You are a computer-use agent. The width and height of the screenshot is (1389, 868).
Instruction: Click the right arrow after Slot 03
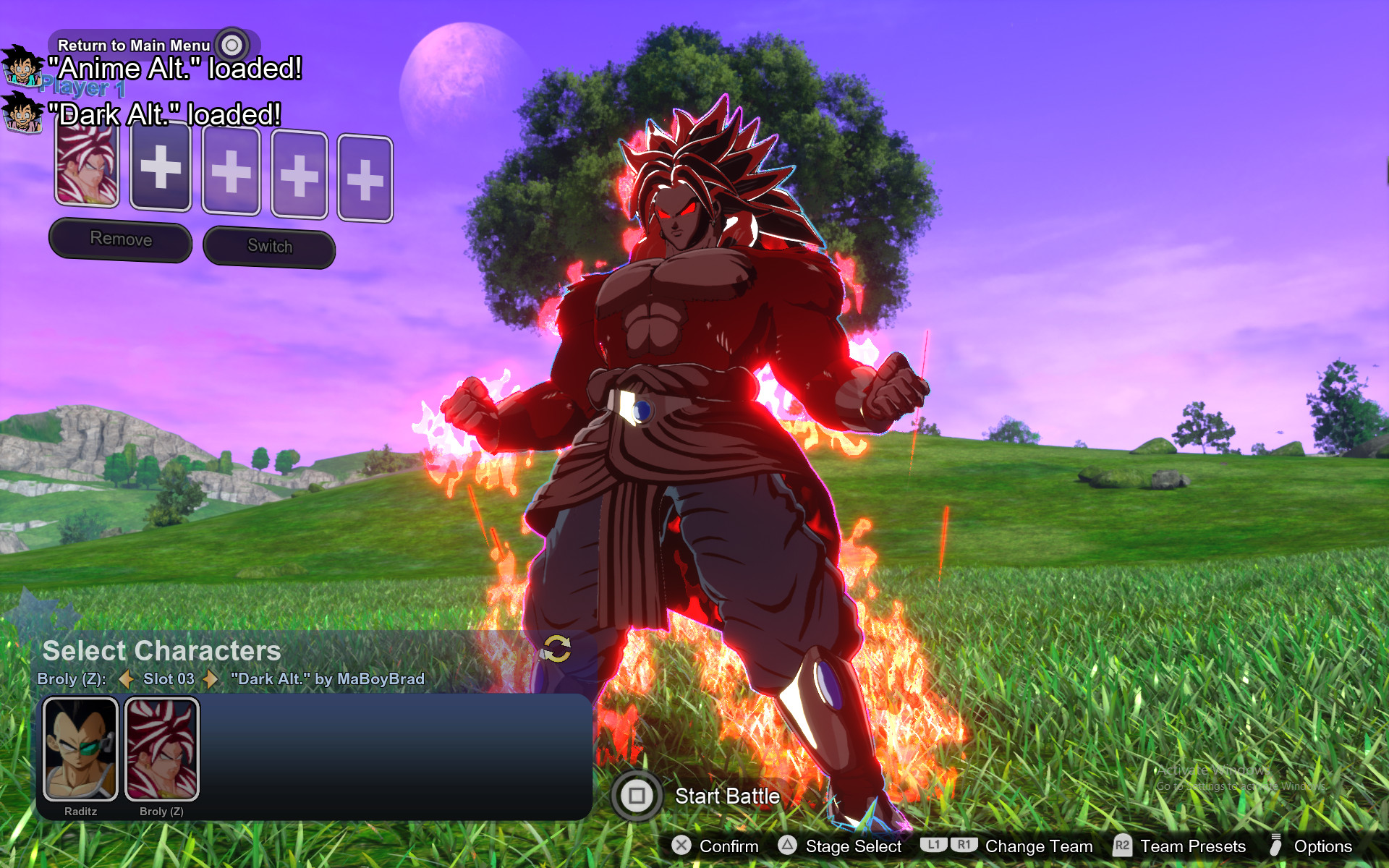pyautogui.click(x=211, y=679)
